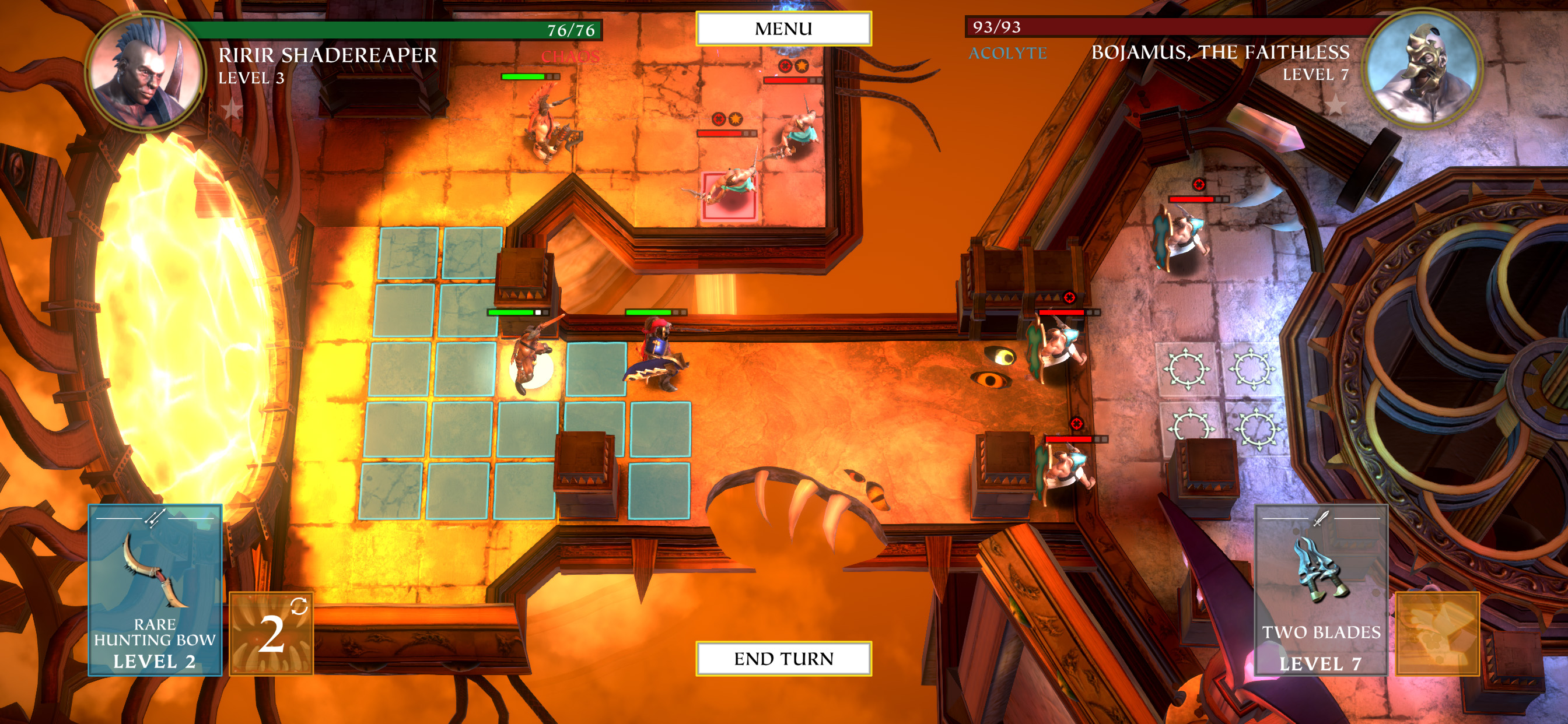This screenshot has height=724, width=1568.
Task: Select the Two Blades weapon card
Action: 1320,589
